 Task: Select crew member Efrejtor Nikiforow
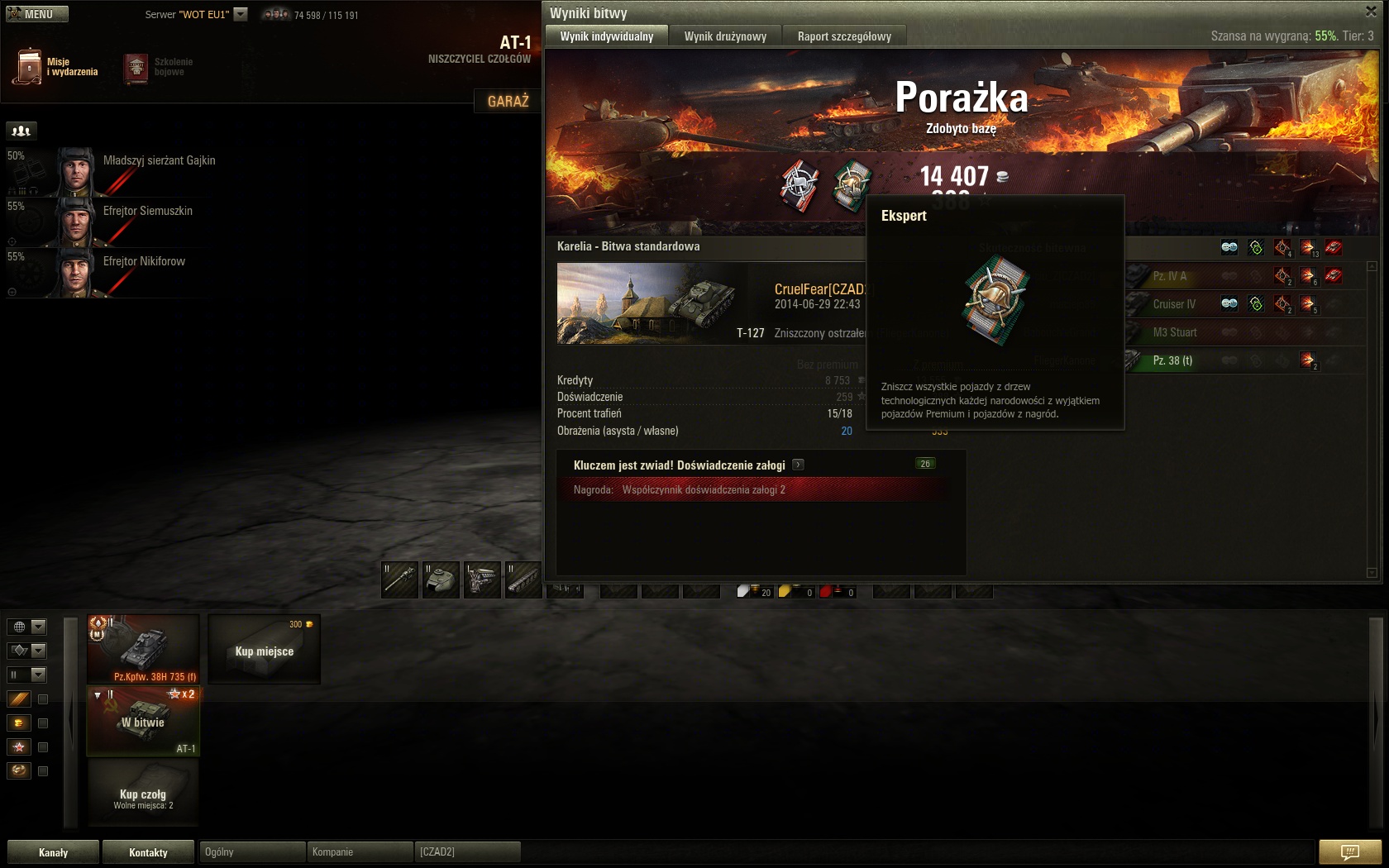click(x=144, y=261)
